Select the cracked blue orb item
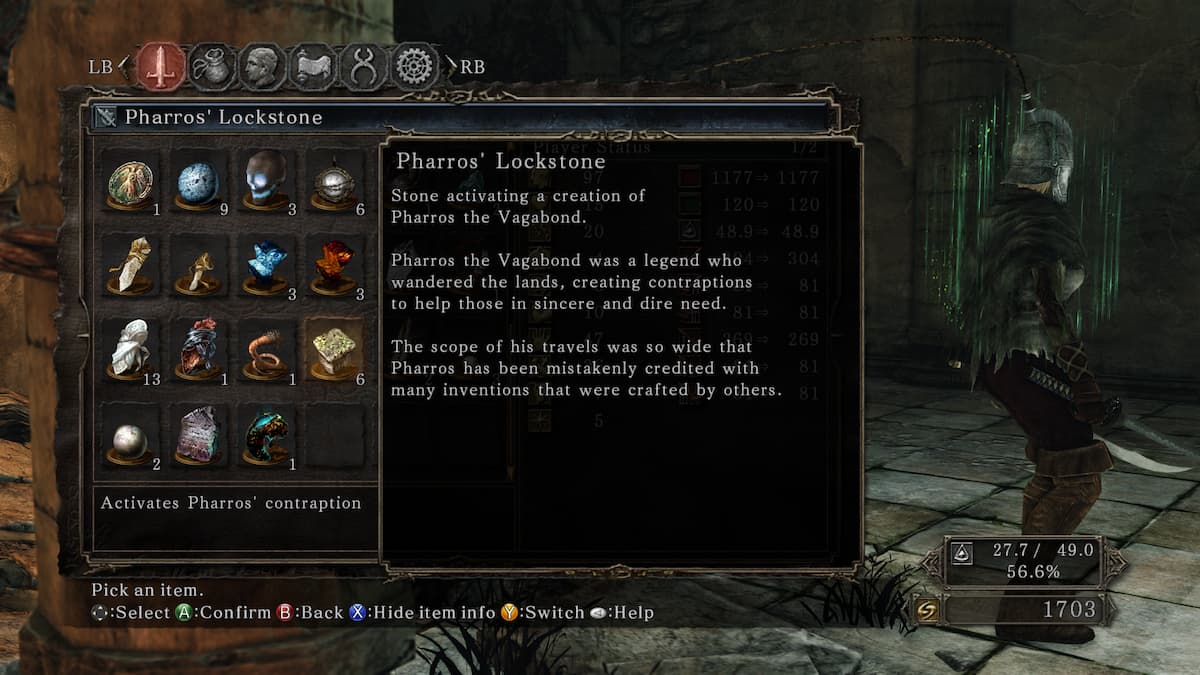Image resolution: width=1200 pixels, height=675 pixels. pyautogui.click(x=267, y=266)
